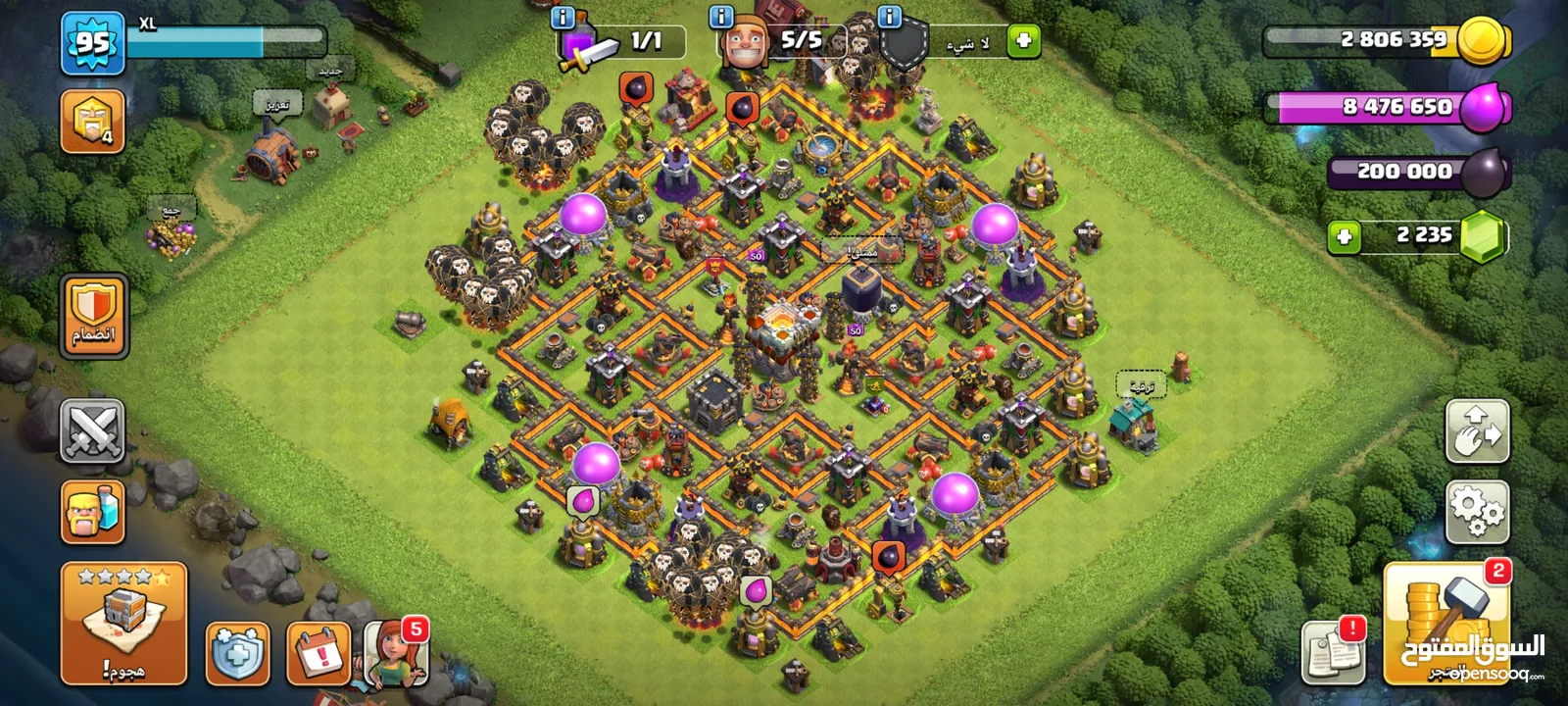
Task: Open the blue shield revive button
Action: point(238,653)
